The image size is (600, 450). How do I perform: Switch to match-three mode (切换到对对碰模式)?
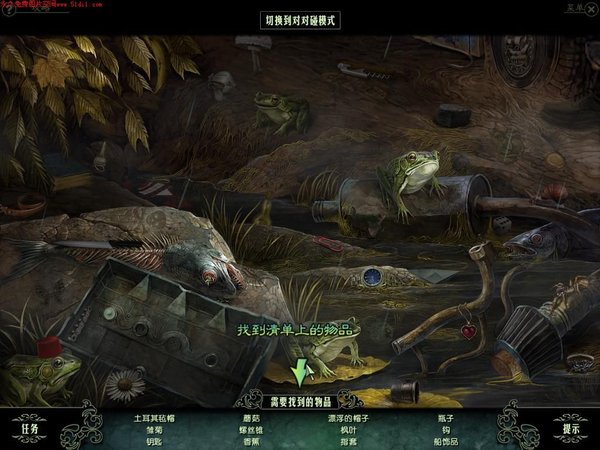[x=300, y=19]
